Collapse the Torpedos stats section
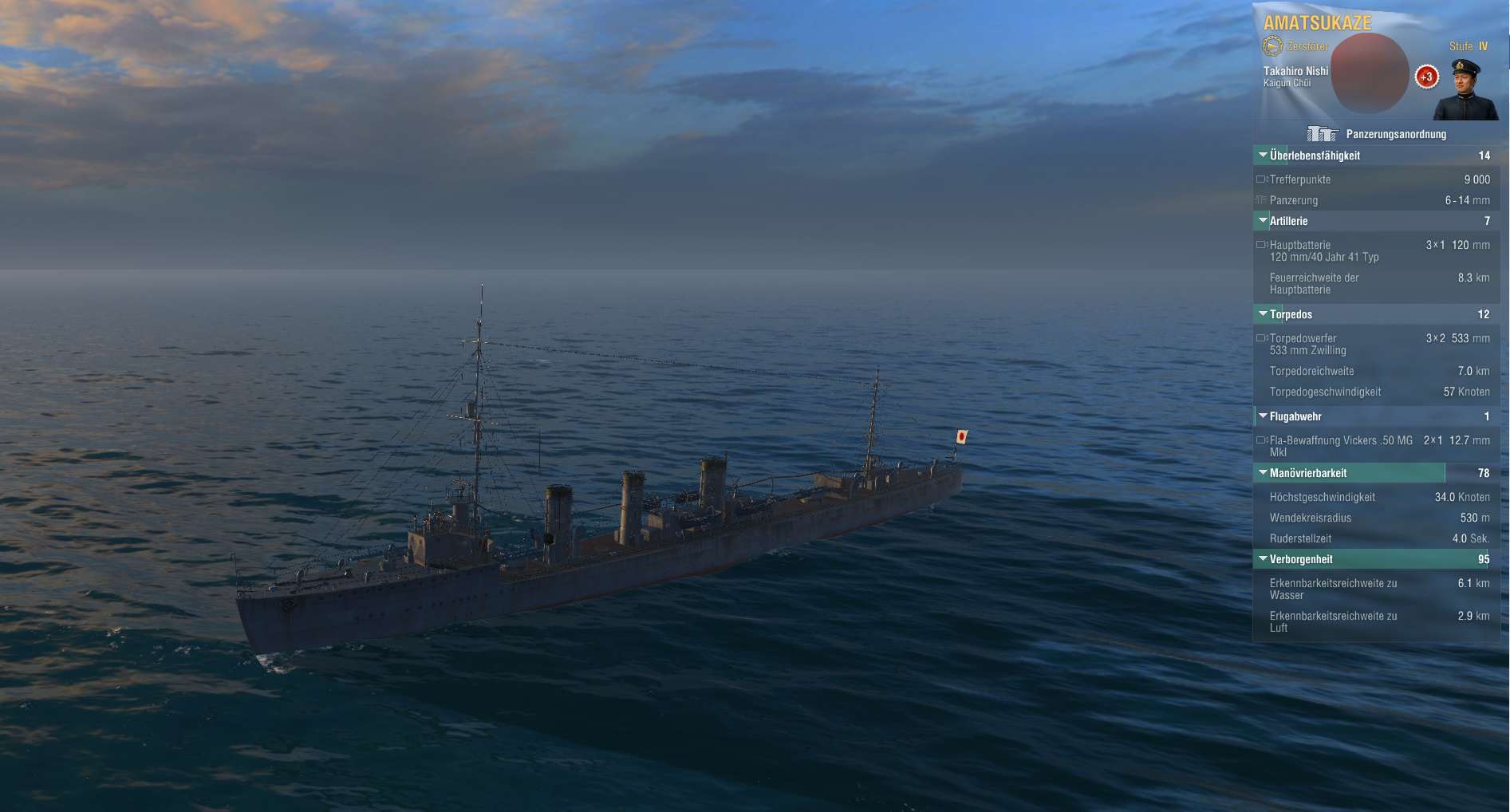 pos(1263,314)
